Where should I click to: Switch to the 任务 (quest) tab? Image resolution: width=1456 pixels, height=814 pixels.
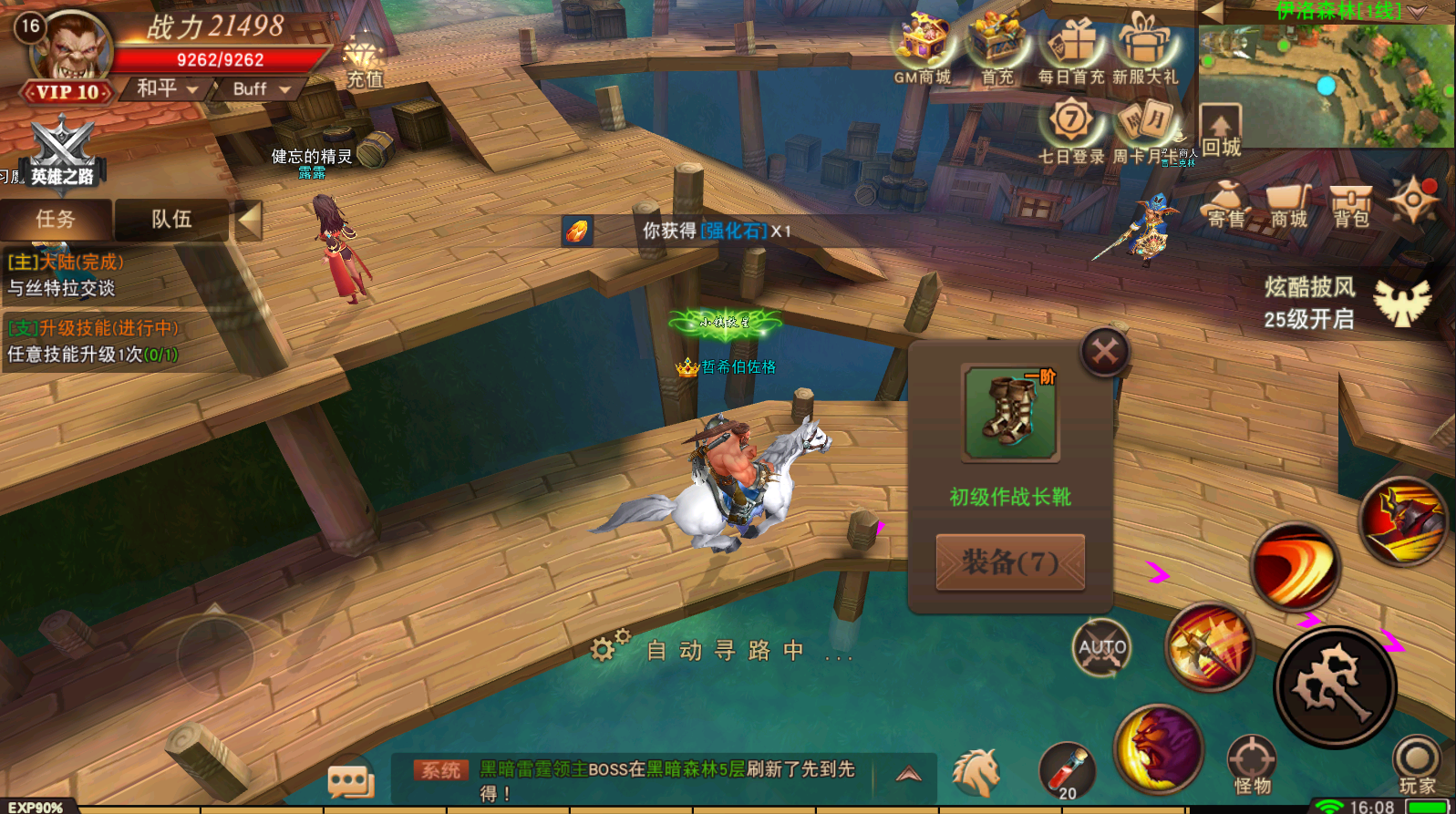(x=56, y=220)
